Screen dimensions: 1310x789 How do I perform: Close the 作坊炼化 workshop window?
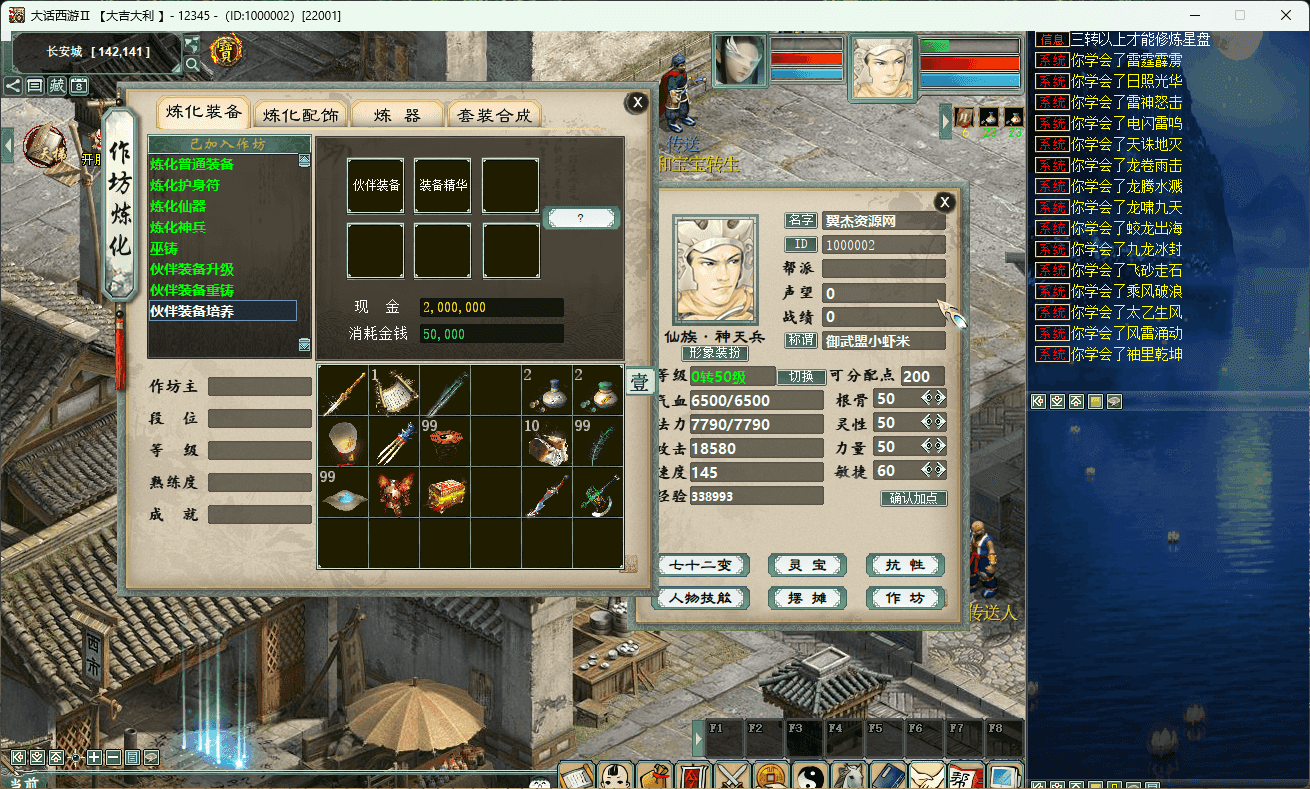click(636, 102)
